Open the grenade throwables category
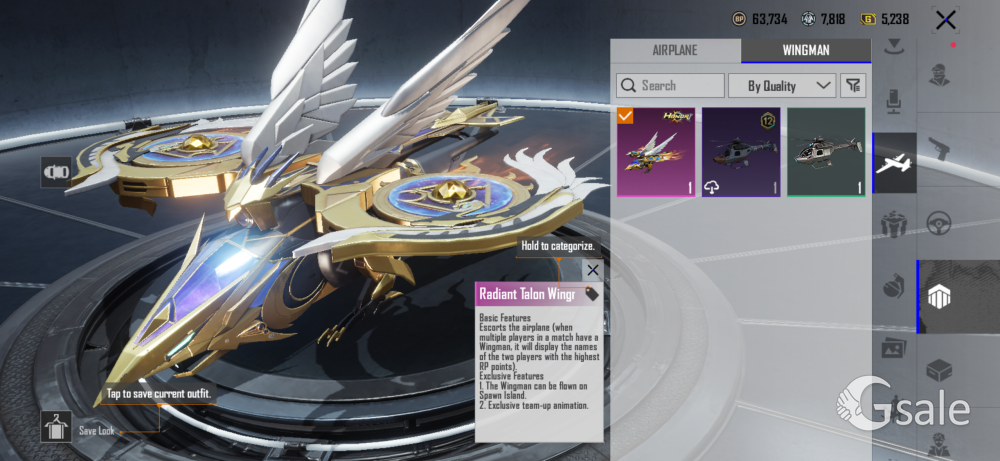Image resolution: width=1000 pixels, height=461 pixels. click(893, 287)
